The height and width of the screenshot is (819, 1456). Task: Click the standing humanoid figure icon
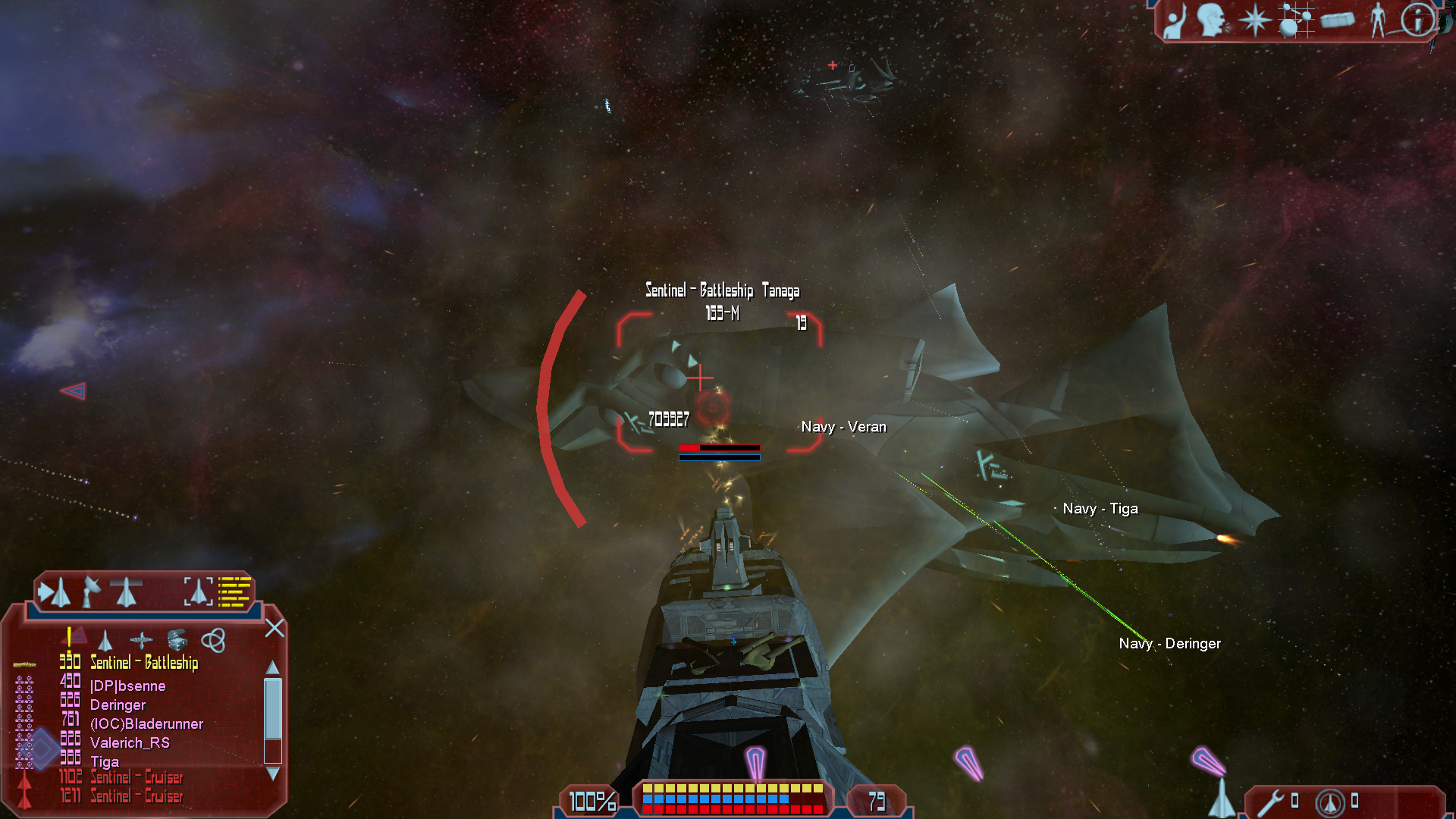coord(1378,20)
